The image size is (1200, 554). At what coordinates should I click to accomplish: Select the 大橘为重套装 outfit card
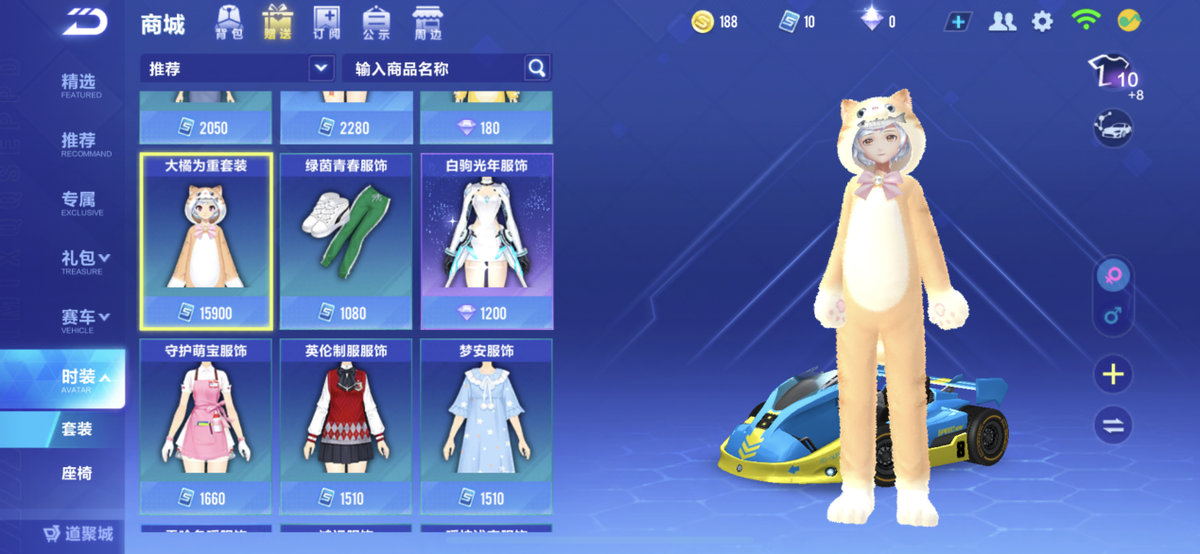click(x=206, y=240)
